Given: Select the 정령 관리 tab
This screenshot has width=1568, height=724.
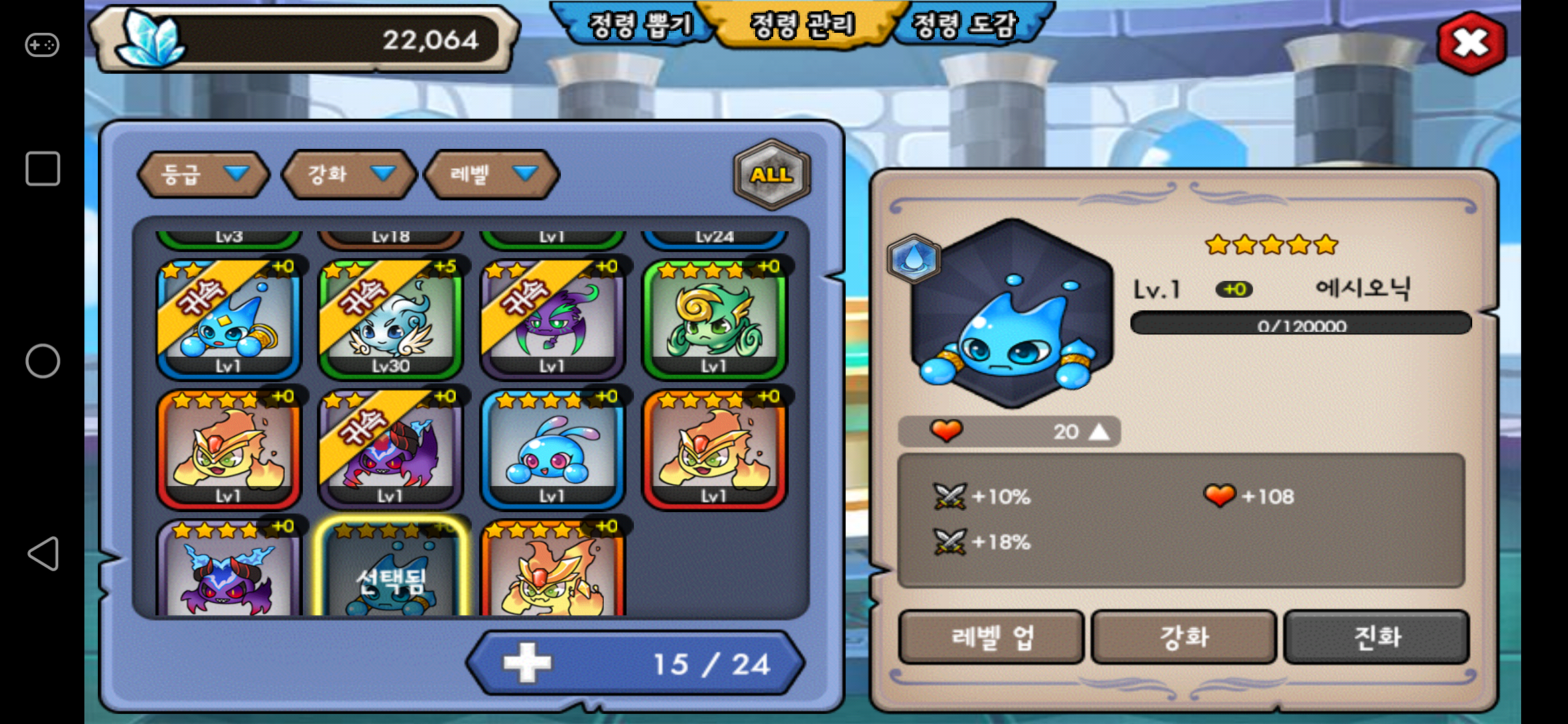Looking at the screenshot, I should [803, 25].
